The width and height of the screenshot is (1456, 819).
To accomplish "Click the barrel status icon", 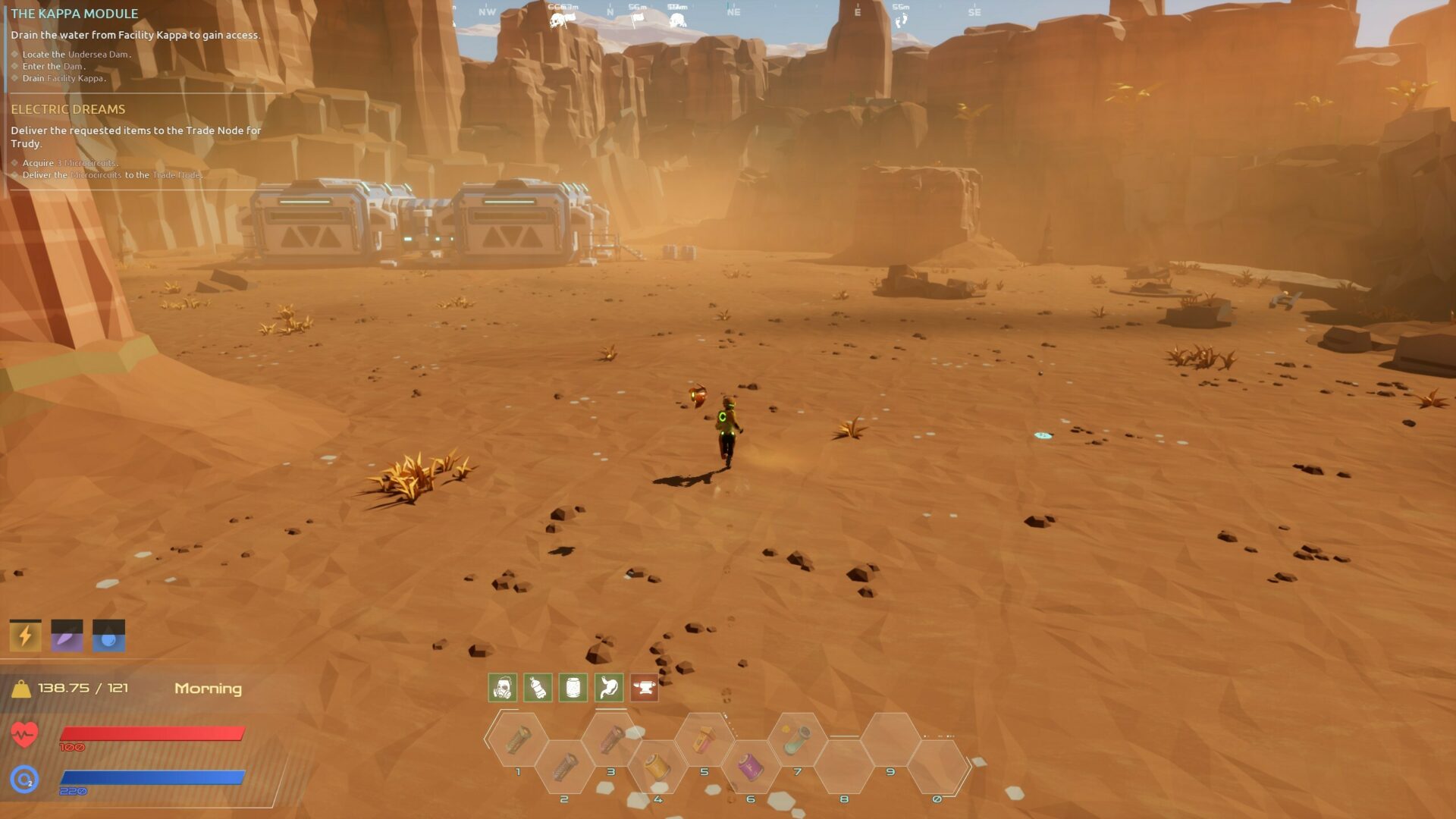I will pos(573,688).
